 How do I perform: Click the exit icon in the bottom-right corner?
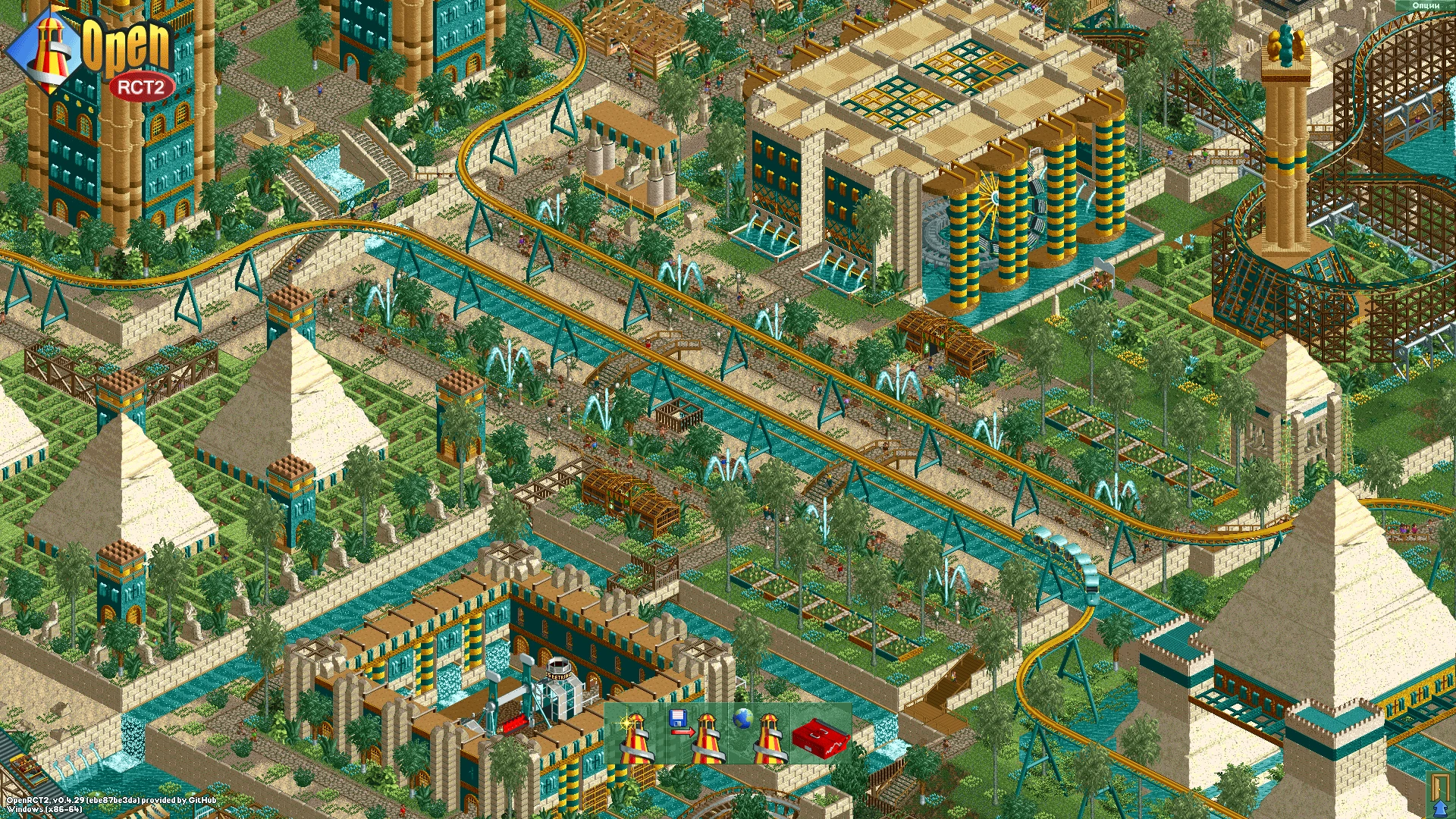pyautogui.click(x=1440, y=795)
